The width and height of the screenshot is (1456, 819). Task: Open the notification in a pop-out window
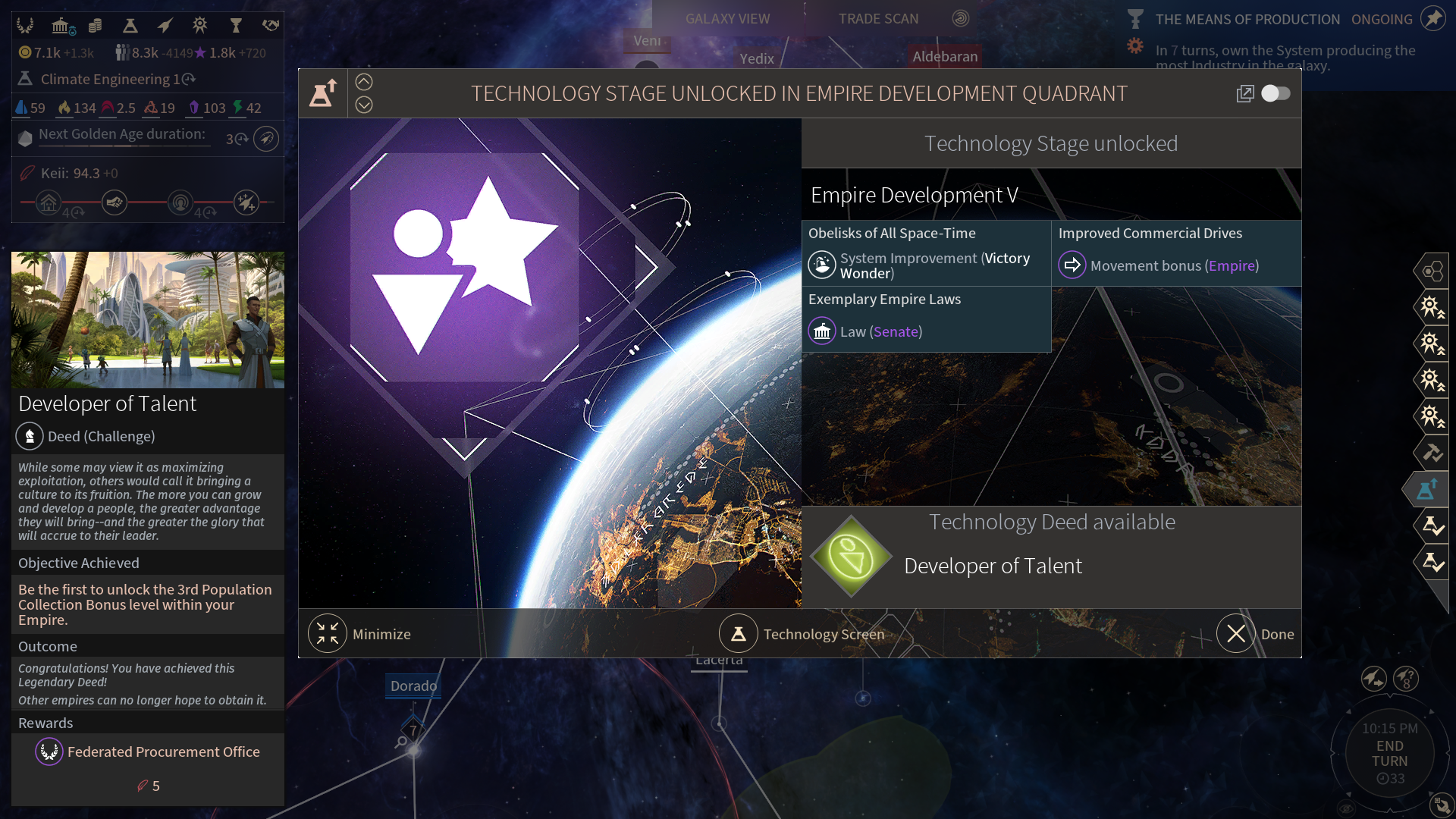(x=1244, y=93)
